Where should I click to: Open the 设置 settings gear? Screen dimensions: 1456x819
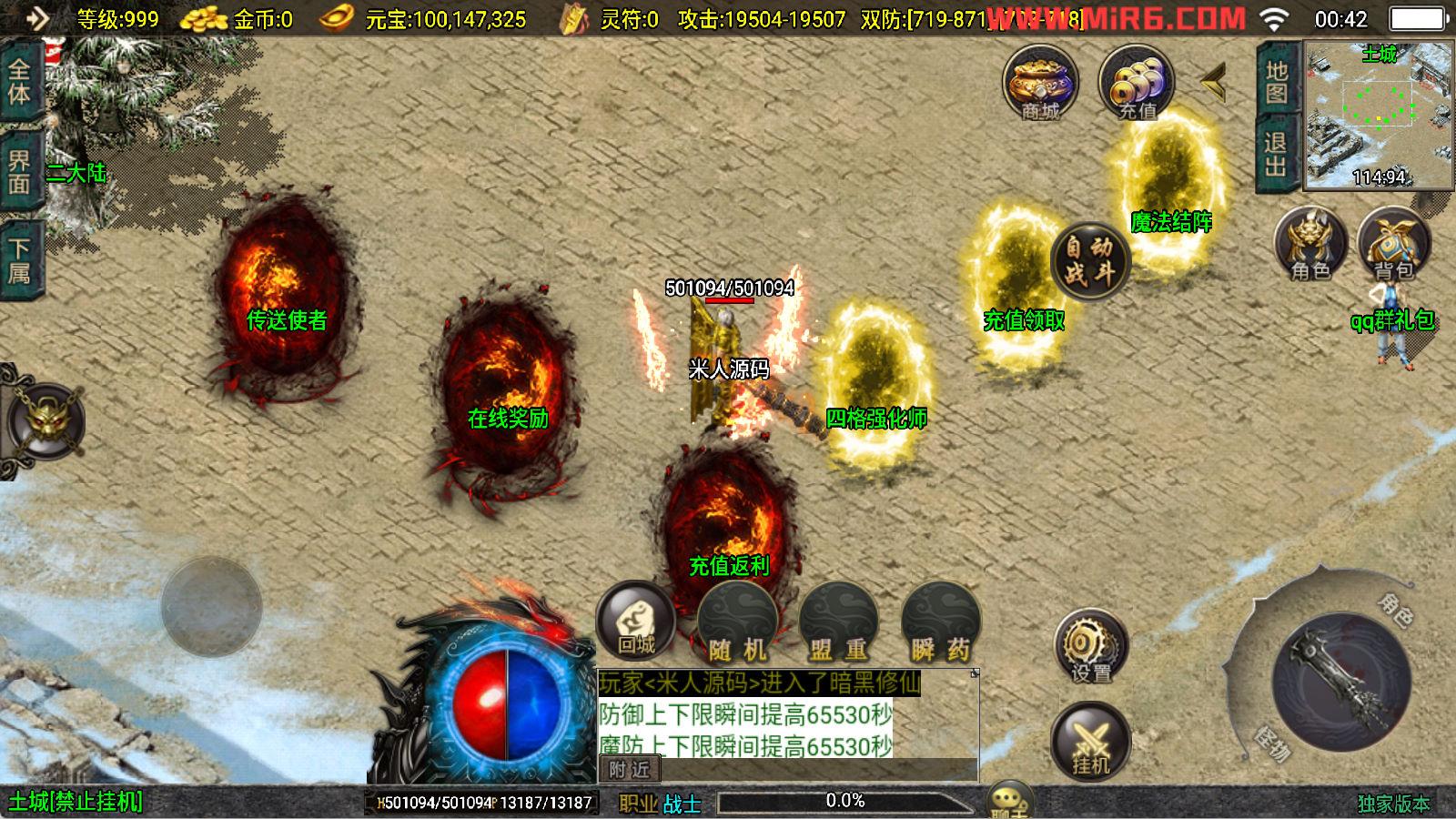tap(1090, 647)
